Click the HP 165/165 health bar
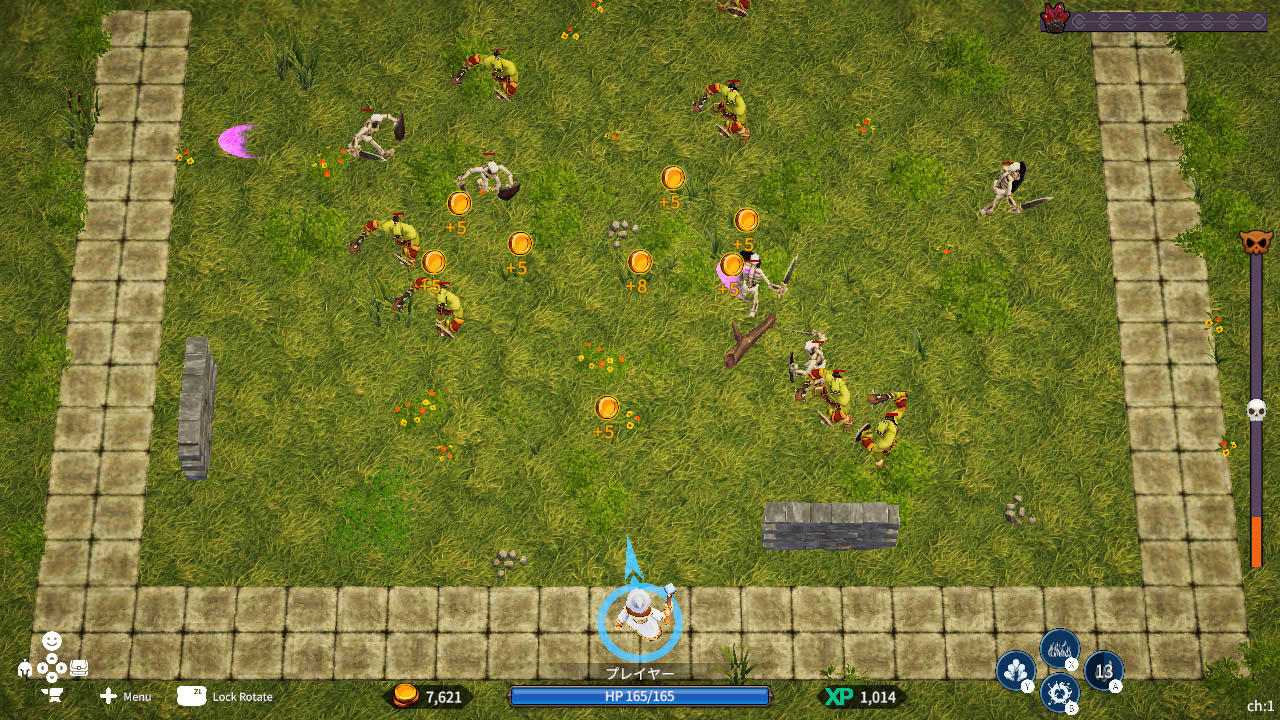 [639, 697]
